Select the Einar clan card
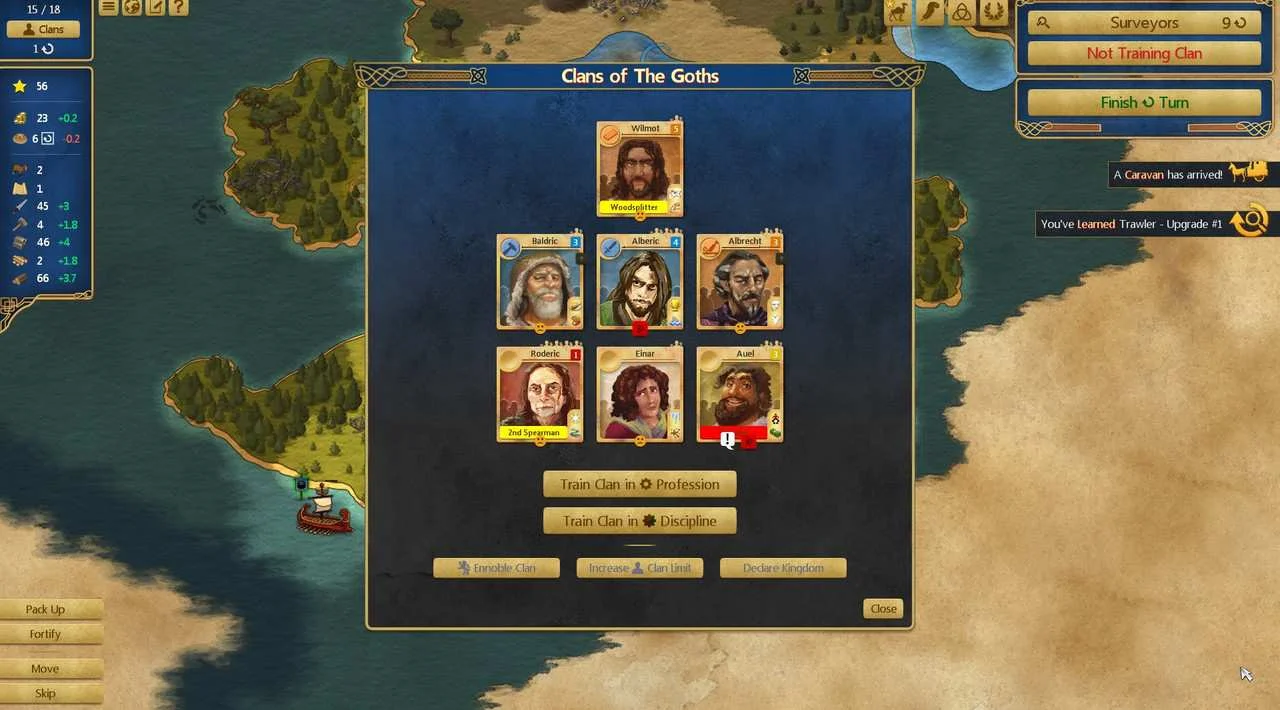The image size is (1280, 710). (x=640, y=394)
